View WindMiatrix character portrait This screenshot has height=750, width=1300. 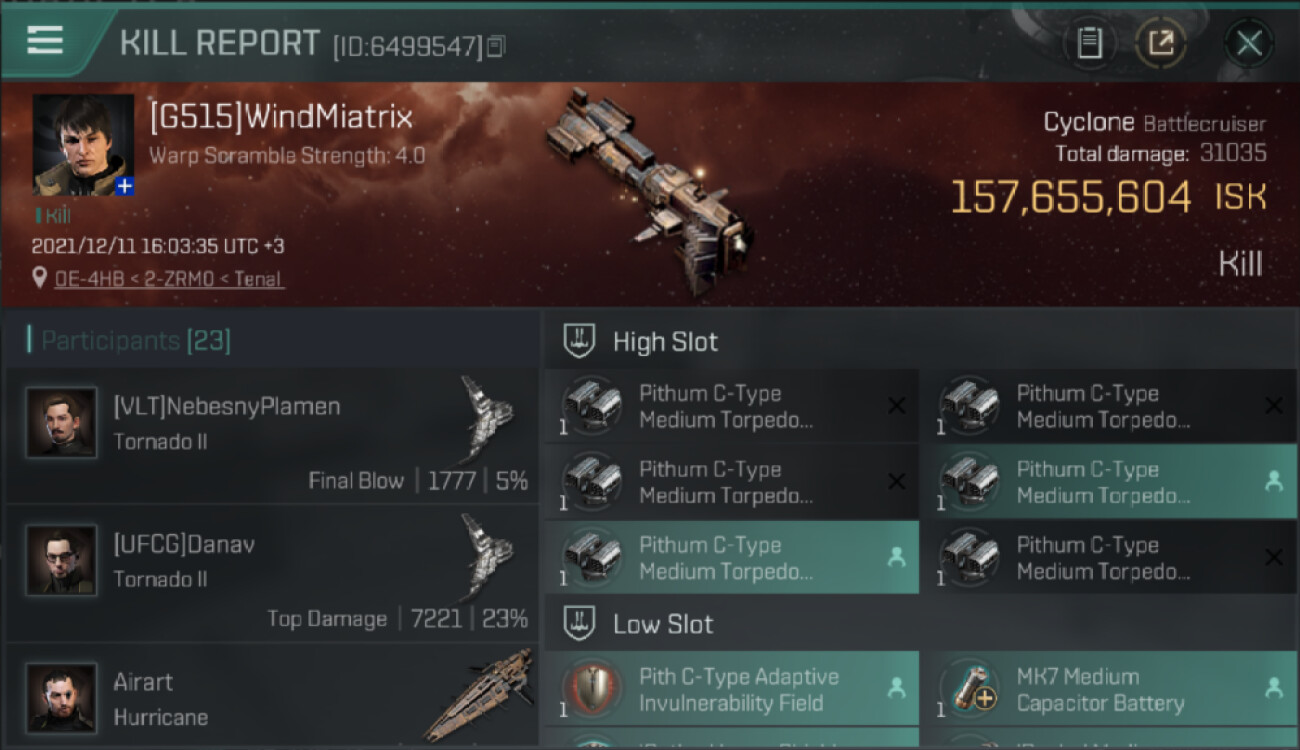pyautogui.click(x=82, y=144)
